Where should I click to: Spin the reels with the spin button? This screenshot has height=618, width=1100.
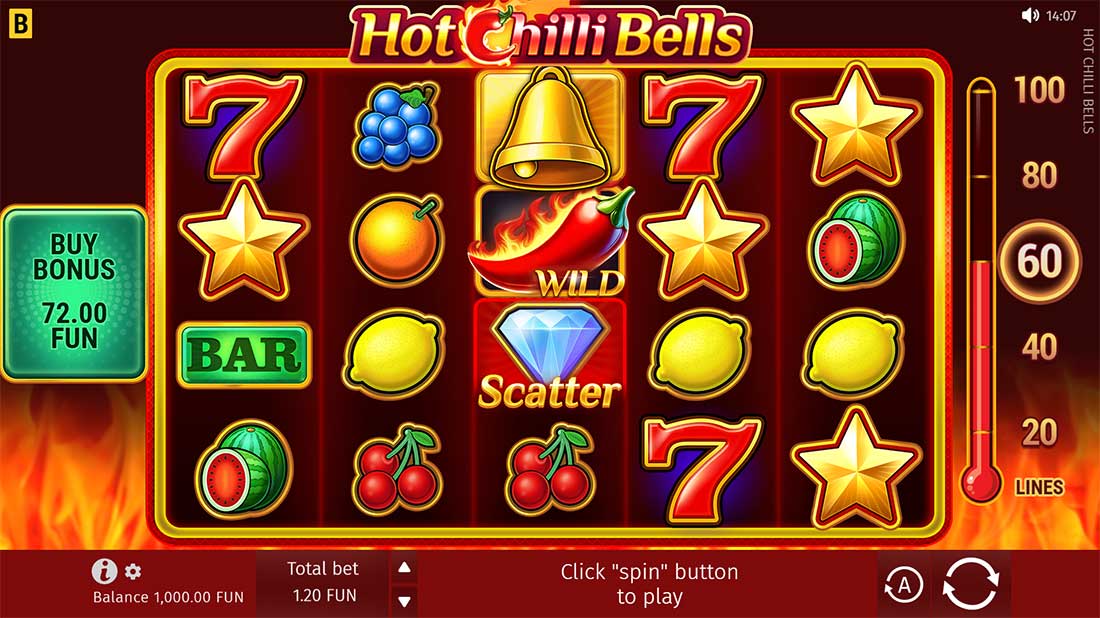click(970, 584)
